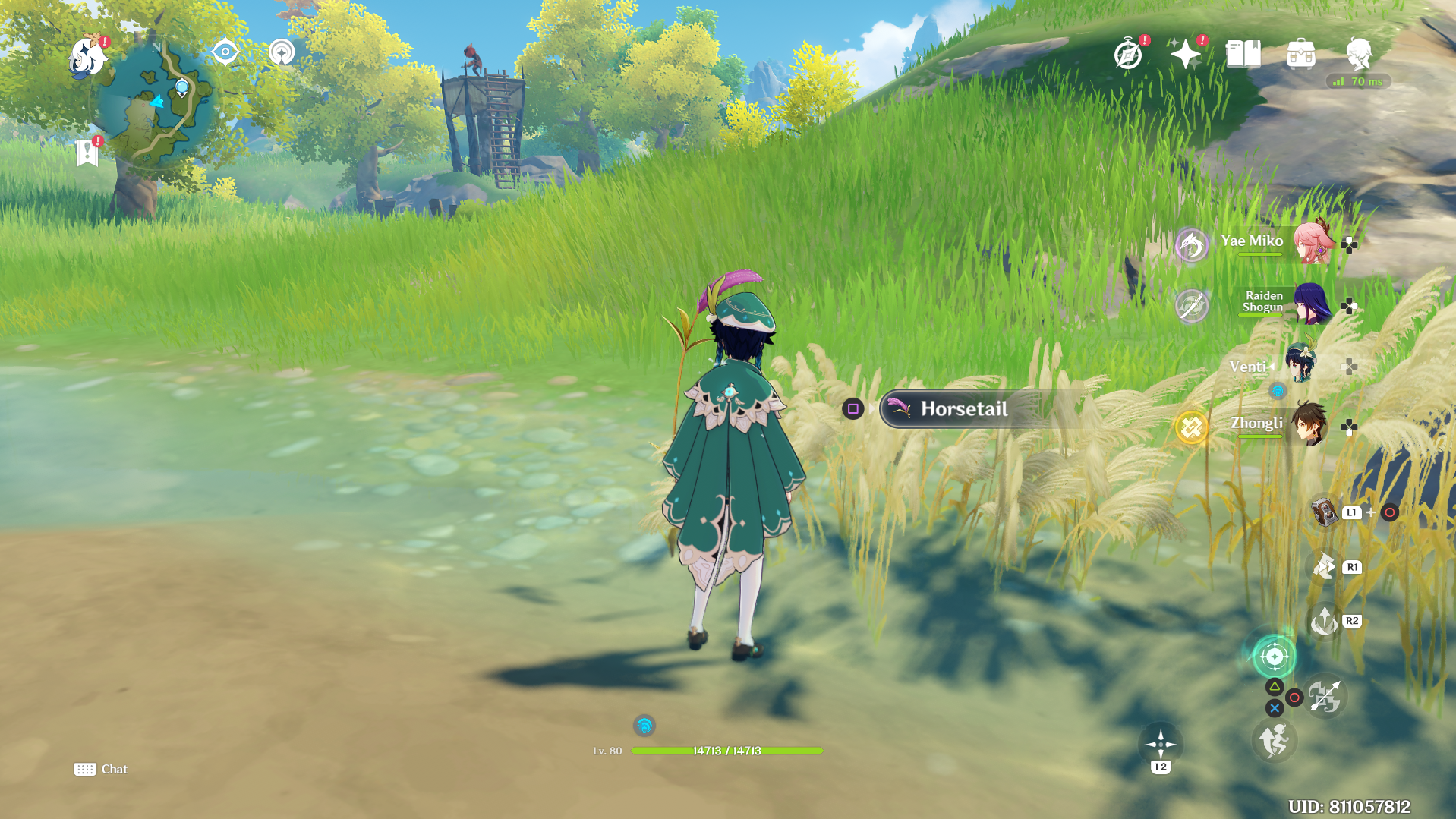Image resolution: width=1456 pixels, height=819 pixels.
Task: Use Venti's bow normal attack
Action: [x=1325, y=697]
